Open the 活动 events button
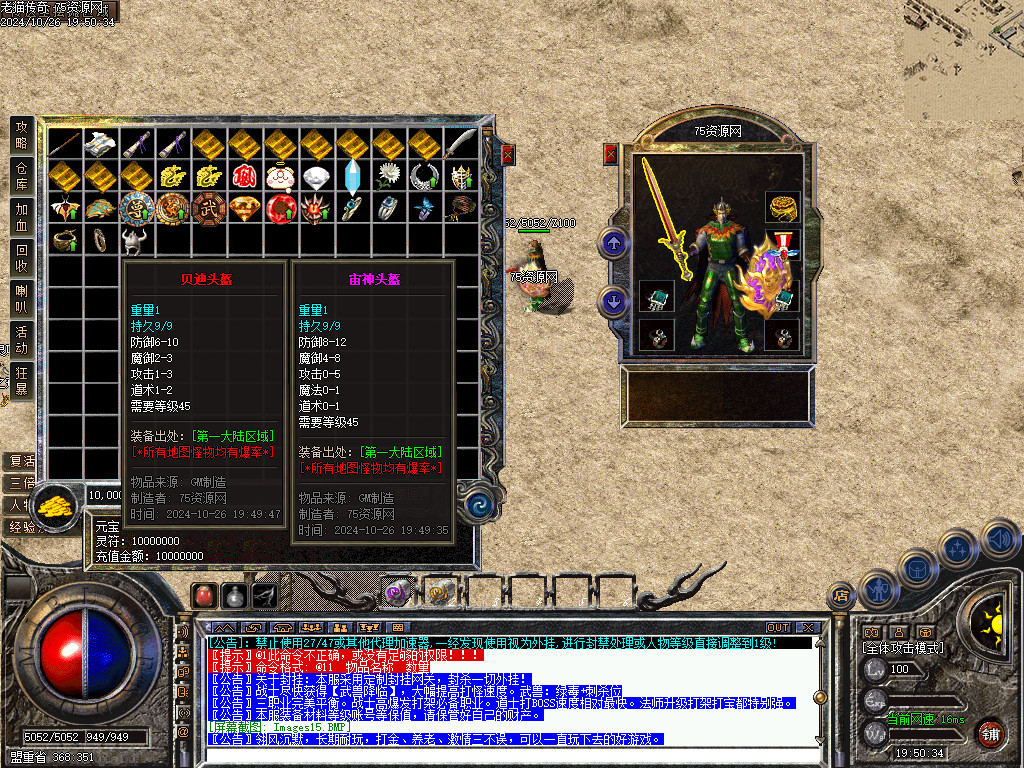 click(x=22, y=340)
